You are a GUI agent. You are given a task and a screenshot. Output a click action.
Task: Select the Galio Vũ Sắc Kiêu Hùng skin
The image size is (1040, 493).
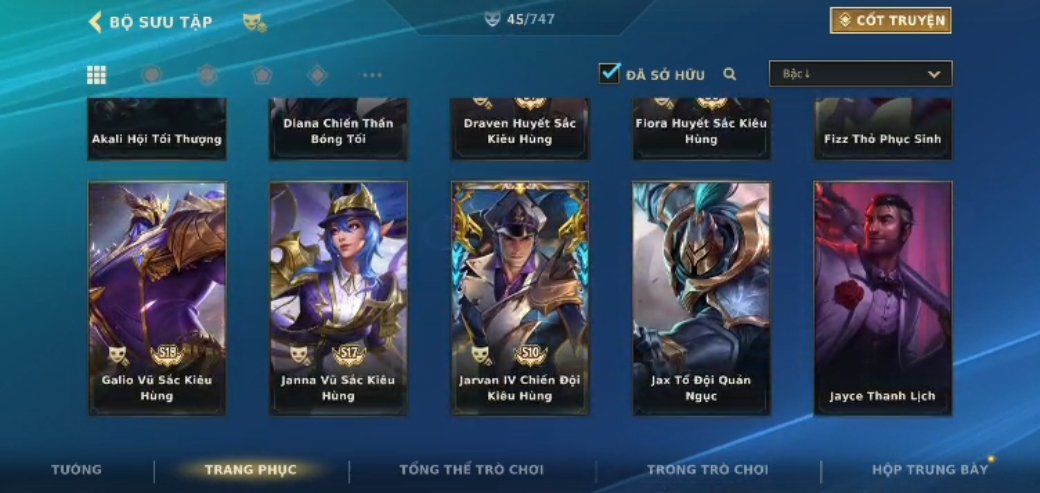coord(157,298)
